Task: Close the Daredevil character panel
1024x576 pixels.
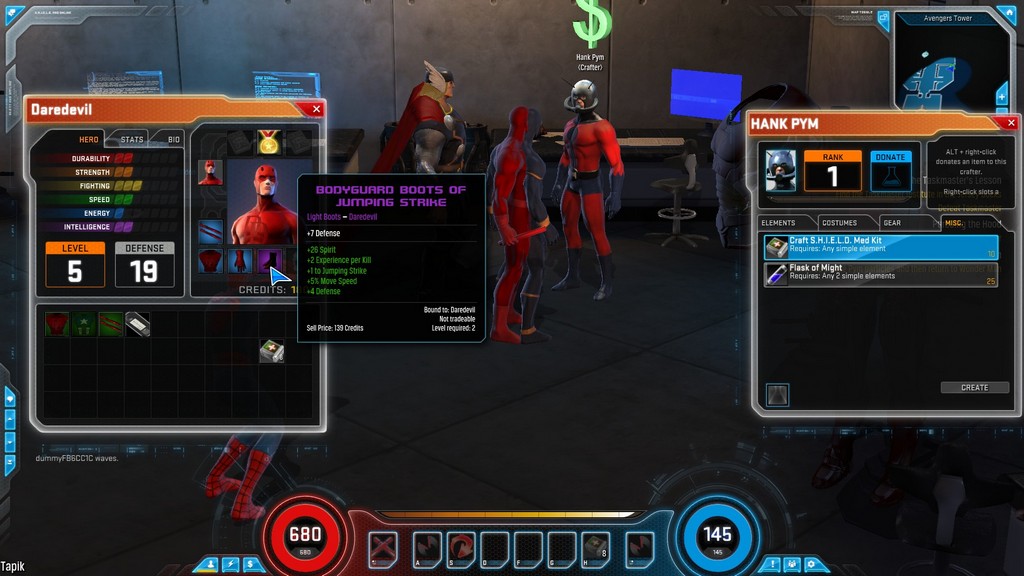Action: pos(316,109)
